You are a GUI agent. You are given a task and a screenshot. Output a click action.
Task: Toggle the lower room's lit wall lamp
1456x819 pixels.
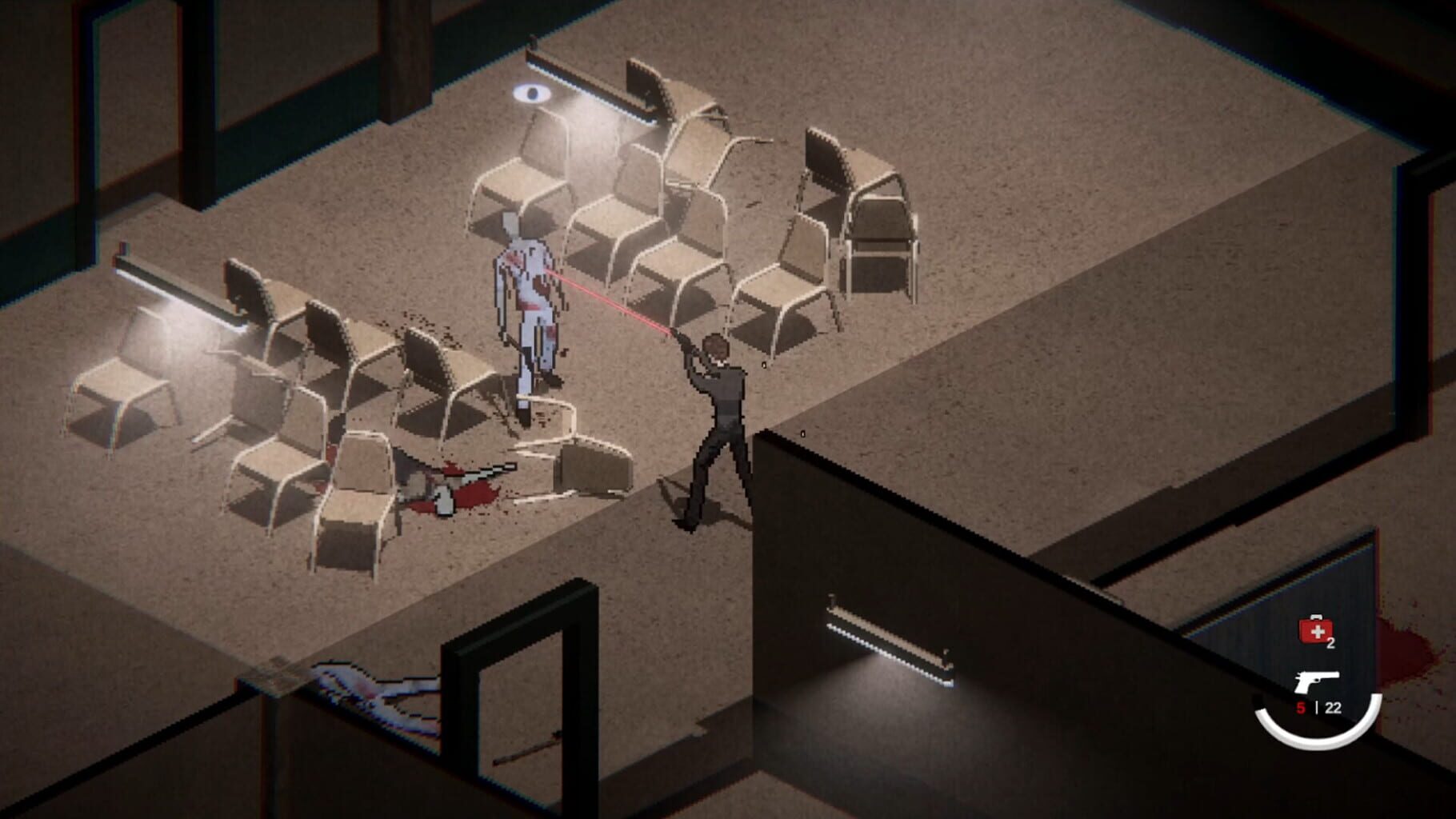click(888, 640)
